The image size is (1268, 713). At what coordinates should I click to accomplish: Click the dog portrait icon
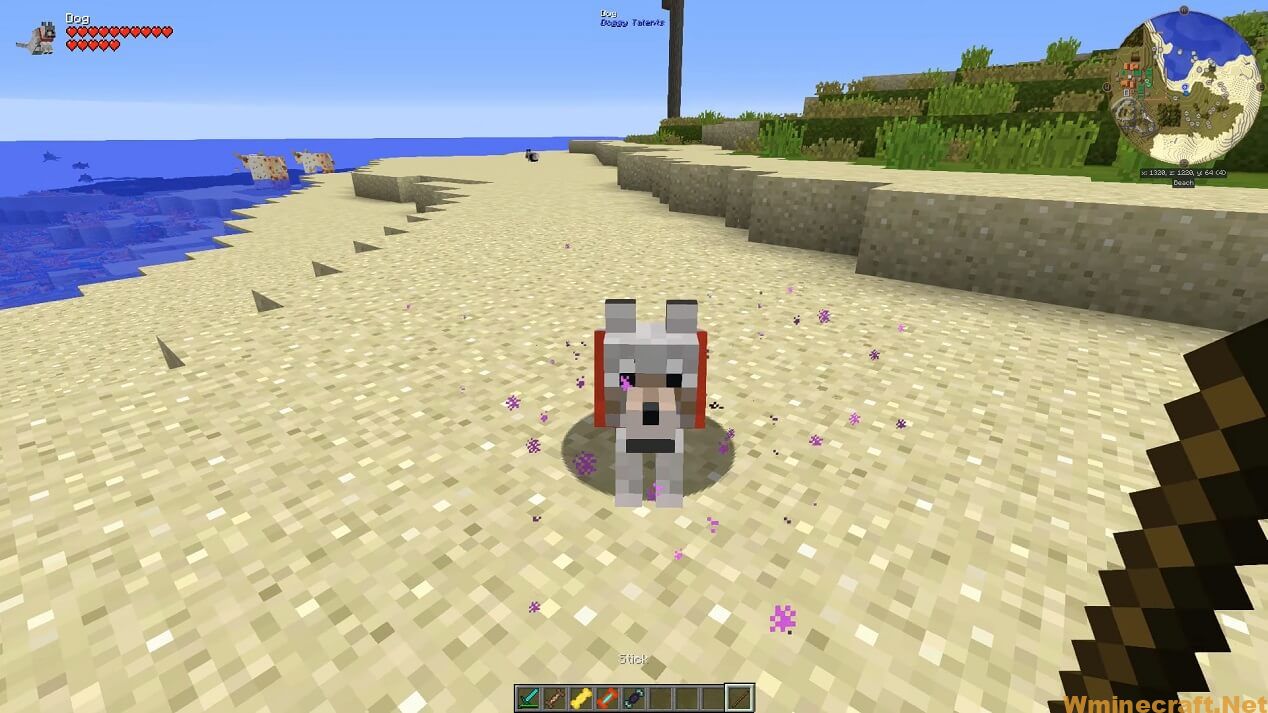coord(39,38)
